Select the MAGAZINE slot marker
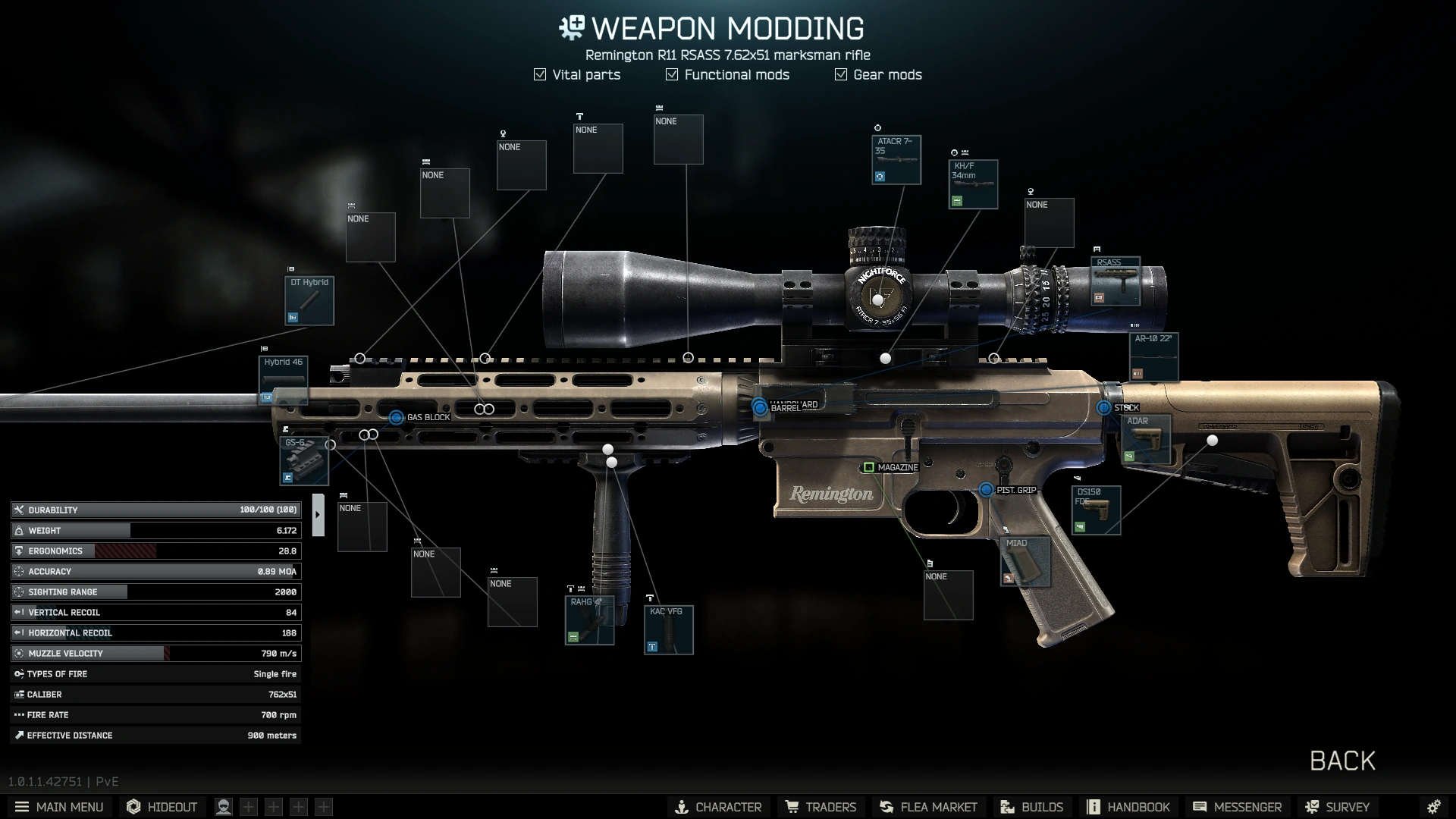This screenshot has width=1456, height=819. click(x=869, y=468)
